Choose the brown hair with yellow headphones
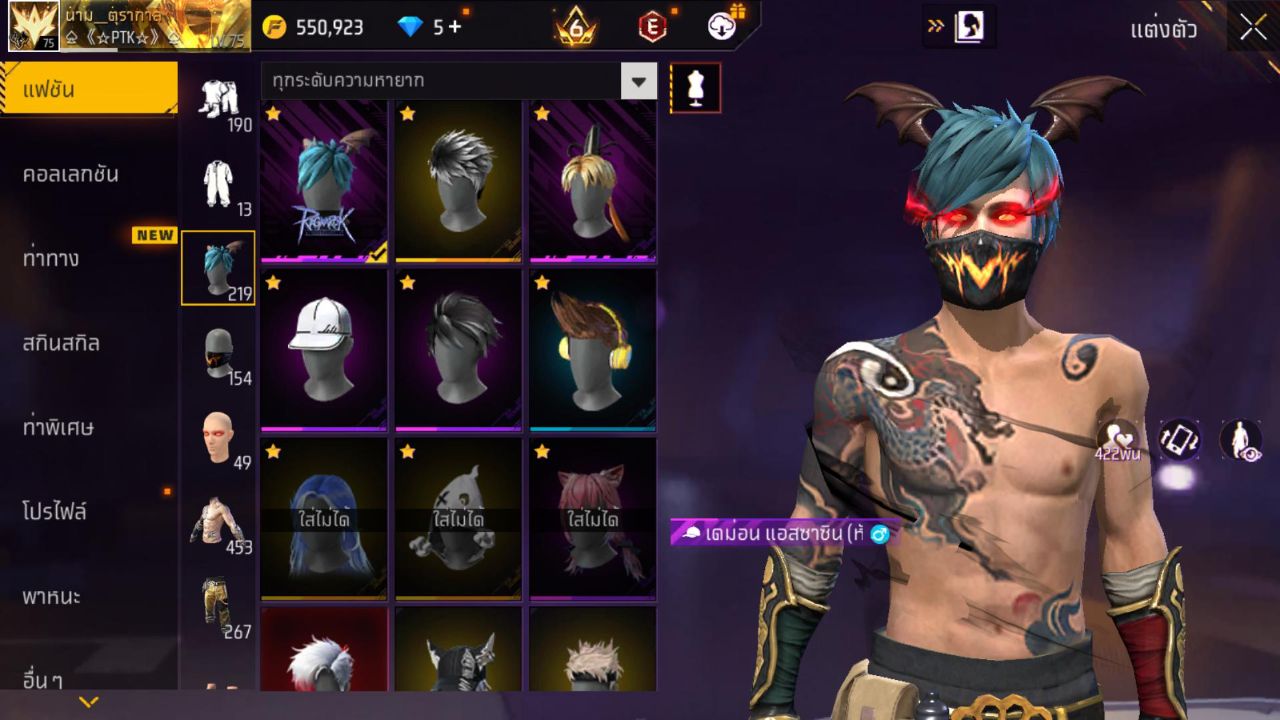This screenshot has width=1280, height=720. click(592, 349)
